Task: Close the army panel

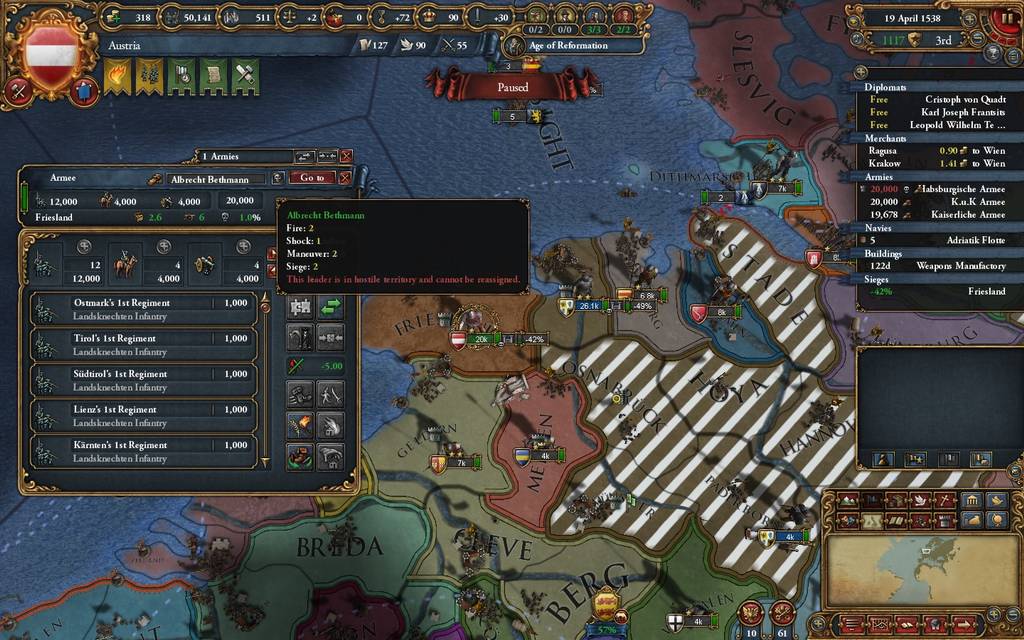Action: point(345,177)
